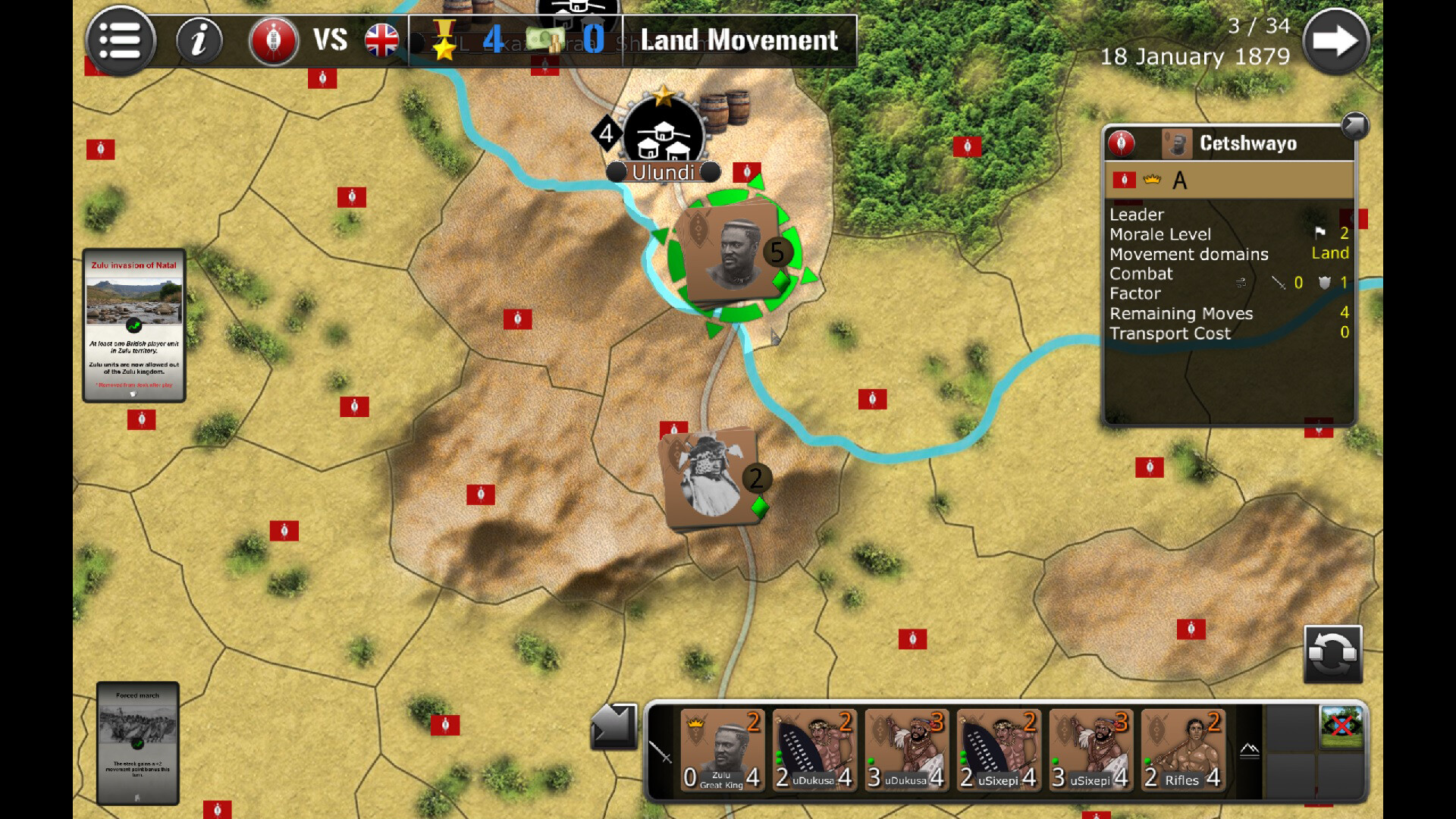Click the British Union Jack flag icon
The image size is (1456, 819).
(x=383, y=41)
